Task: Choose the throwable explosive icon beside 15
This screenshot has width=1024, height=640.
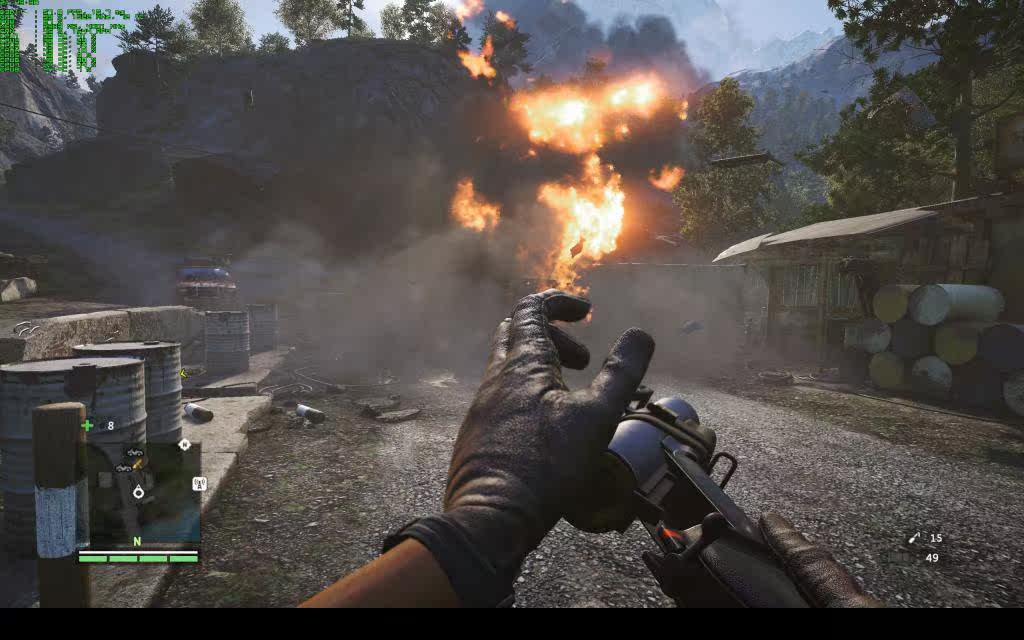Action: (x=913, y=539)
